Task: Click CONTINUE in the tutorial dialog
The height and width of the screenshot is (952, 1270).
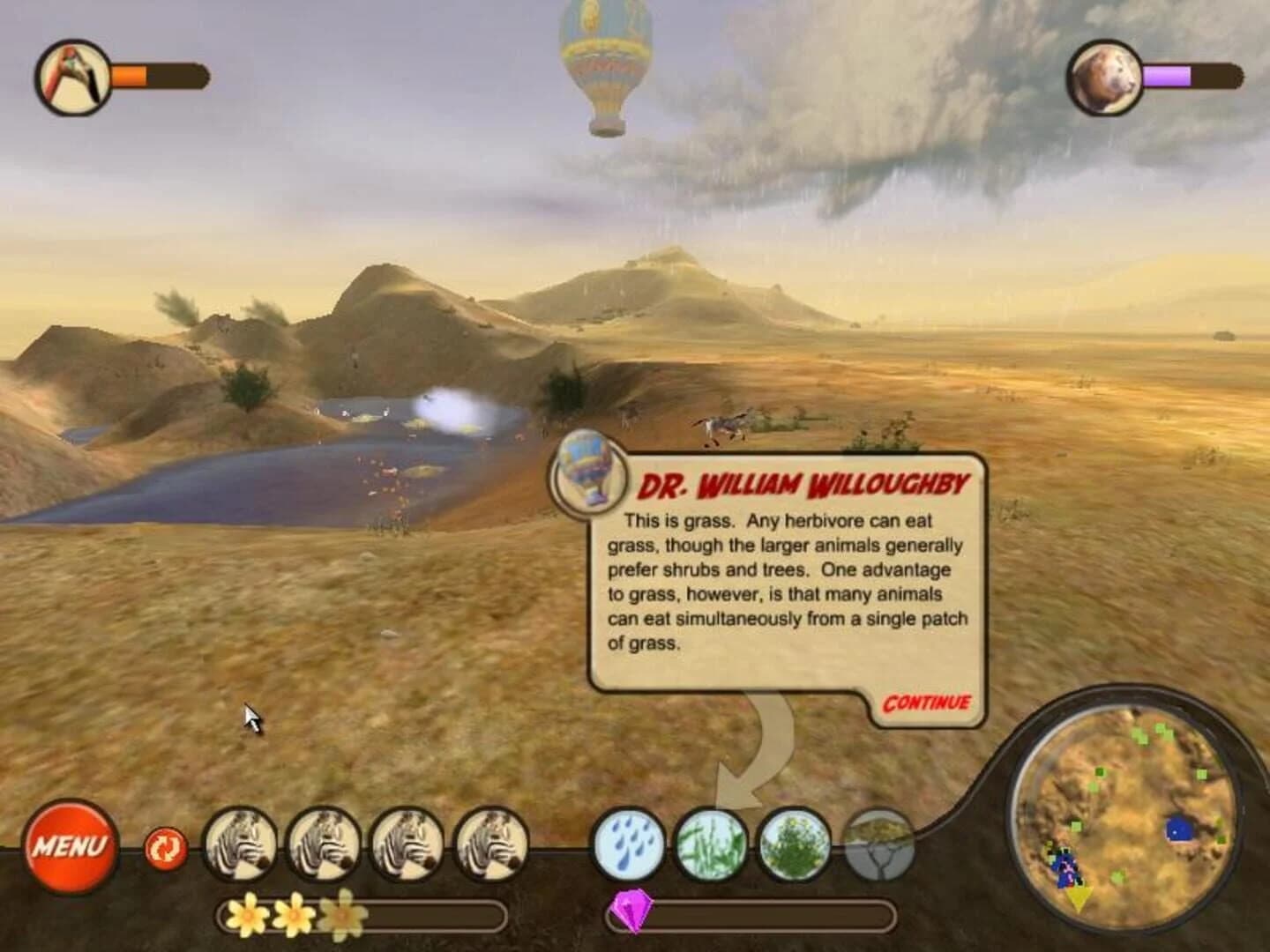Action: point(924,703)
